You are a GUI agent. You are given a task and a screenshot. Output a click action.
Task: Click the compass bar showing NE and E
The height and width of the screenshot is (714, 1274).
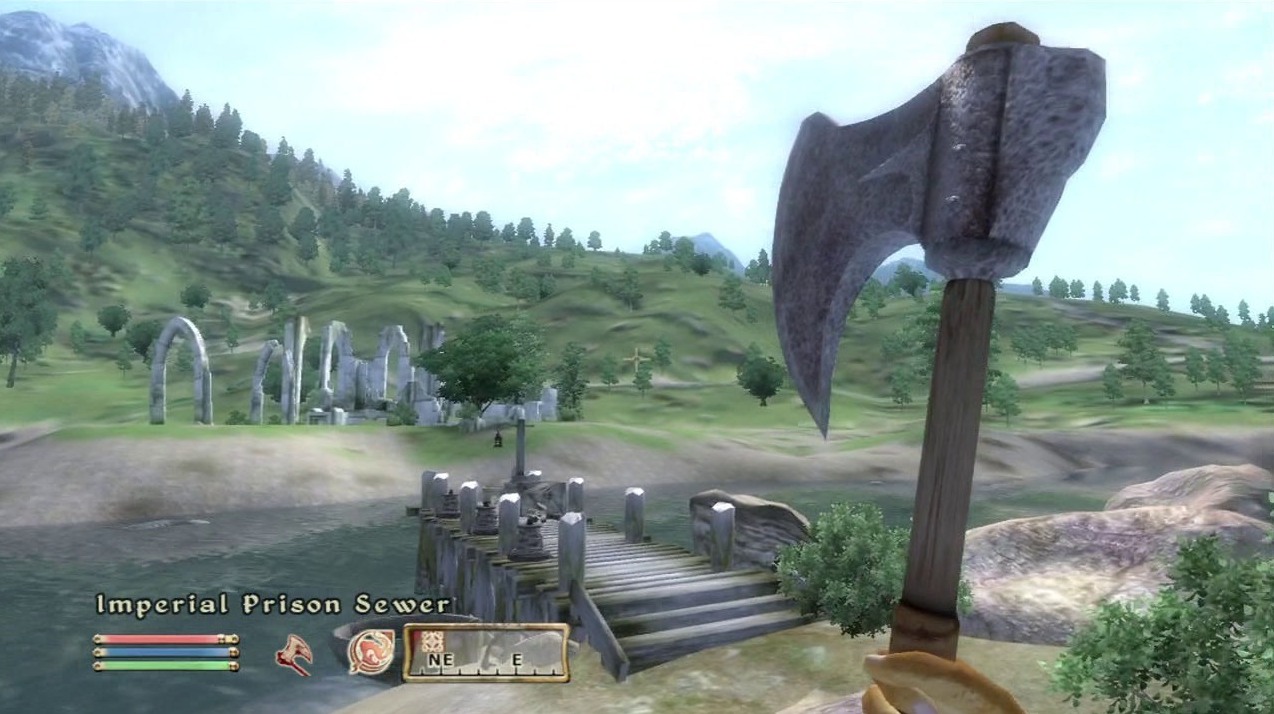486,653
